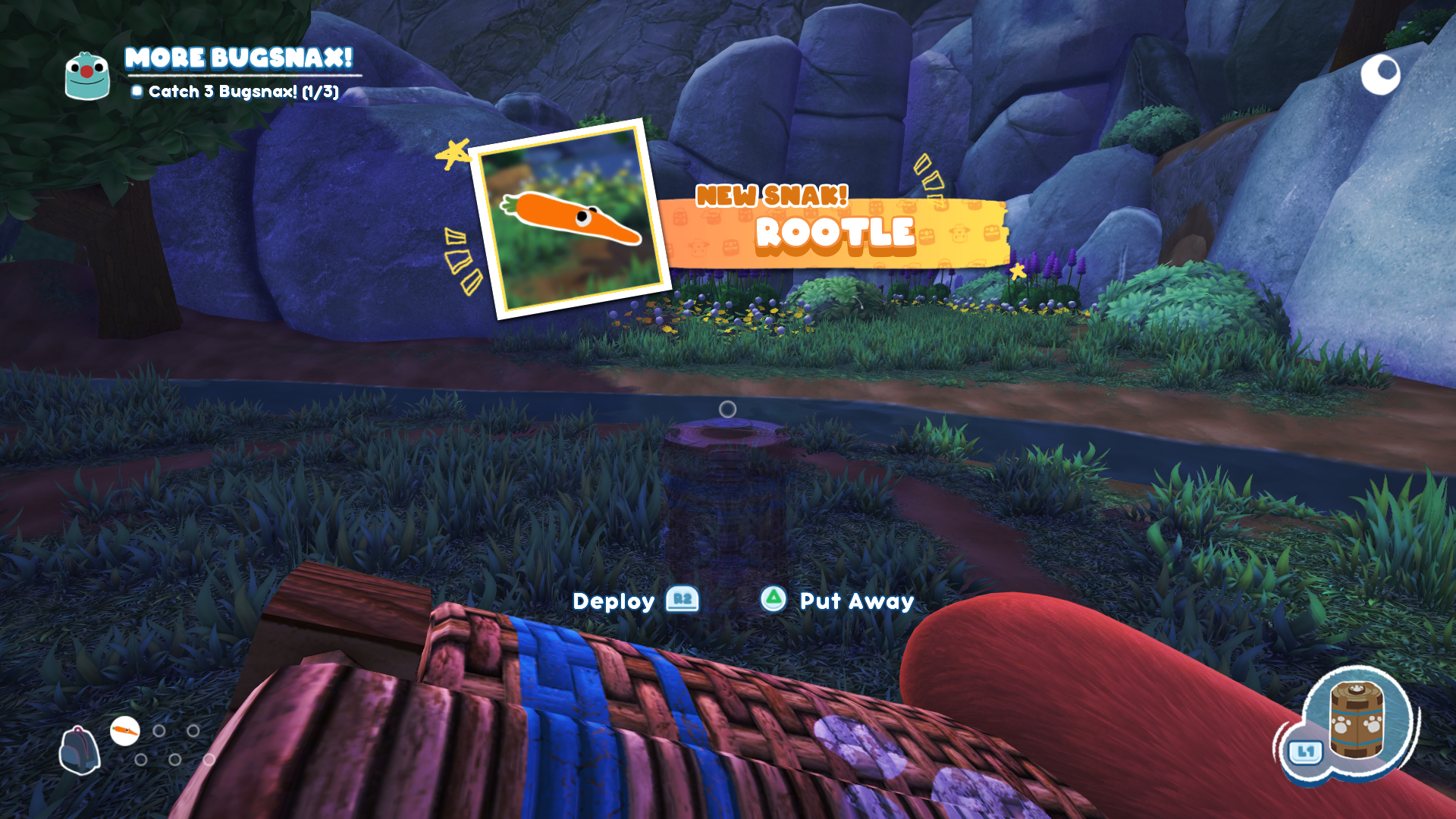Choose the barrel trap tool icon

tap(1357, 720)
